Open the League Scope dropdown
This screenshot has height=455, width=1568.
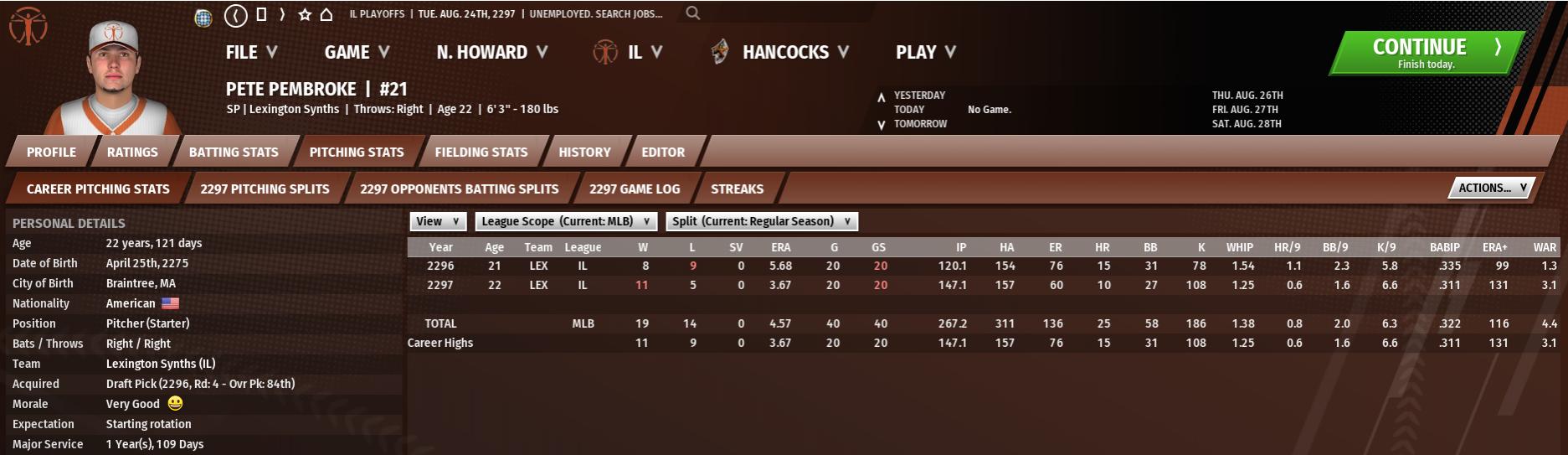click(x=566, y=221)
